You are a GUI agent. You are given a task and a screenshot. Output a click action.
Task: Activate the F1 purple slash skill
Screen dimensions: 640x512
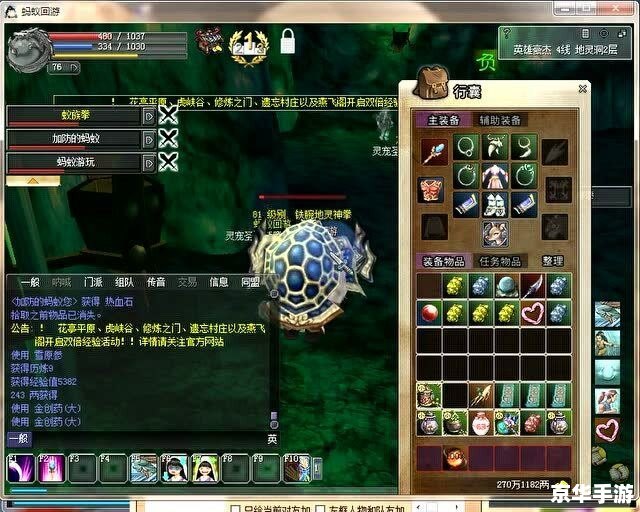point(22,468)
